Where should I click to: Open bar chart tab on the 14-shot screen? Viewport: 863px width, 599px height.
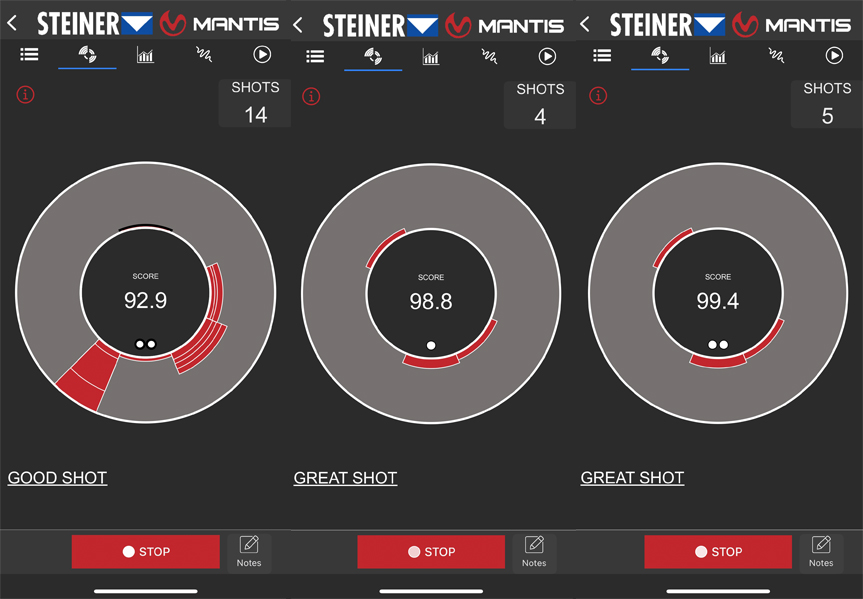(x=145, y=56)
